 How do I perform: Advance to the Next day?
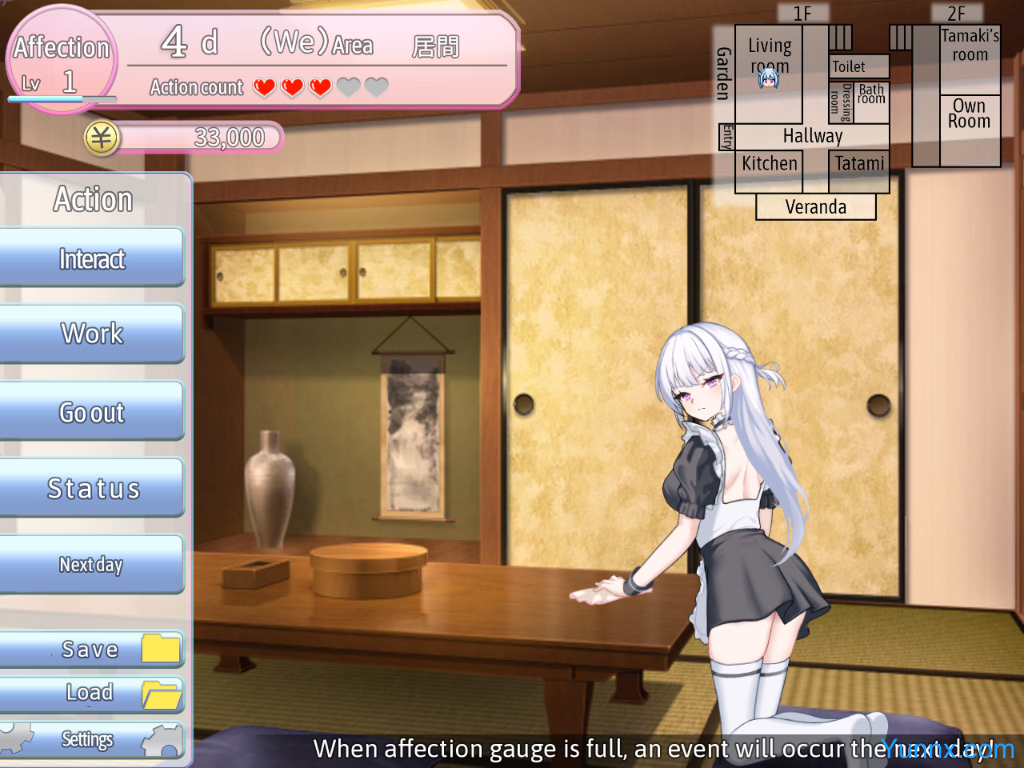pyautogui.click(x=92, y=565)
